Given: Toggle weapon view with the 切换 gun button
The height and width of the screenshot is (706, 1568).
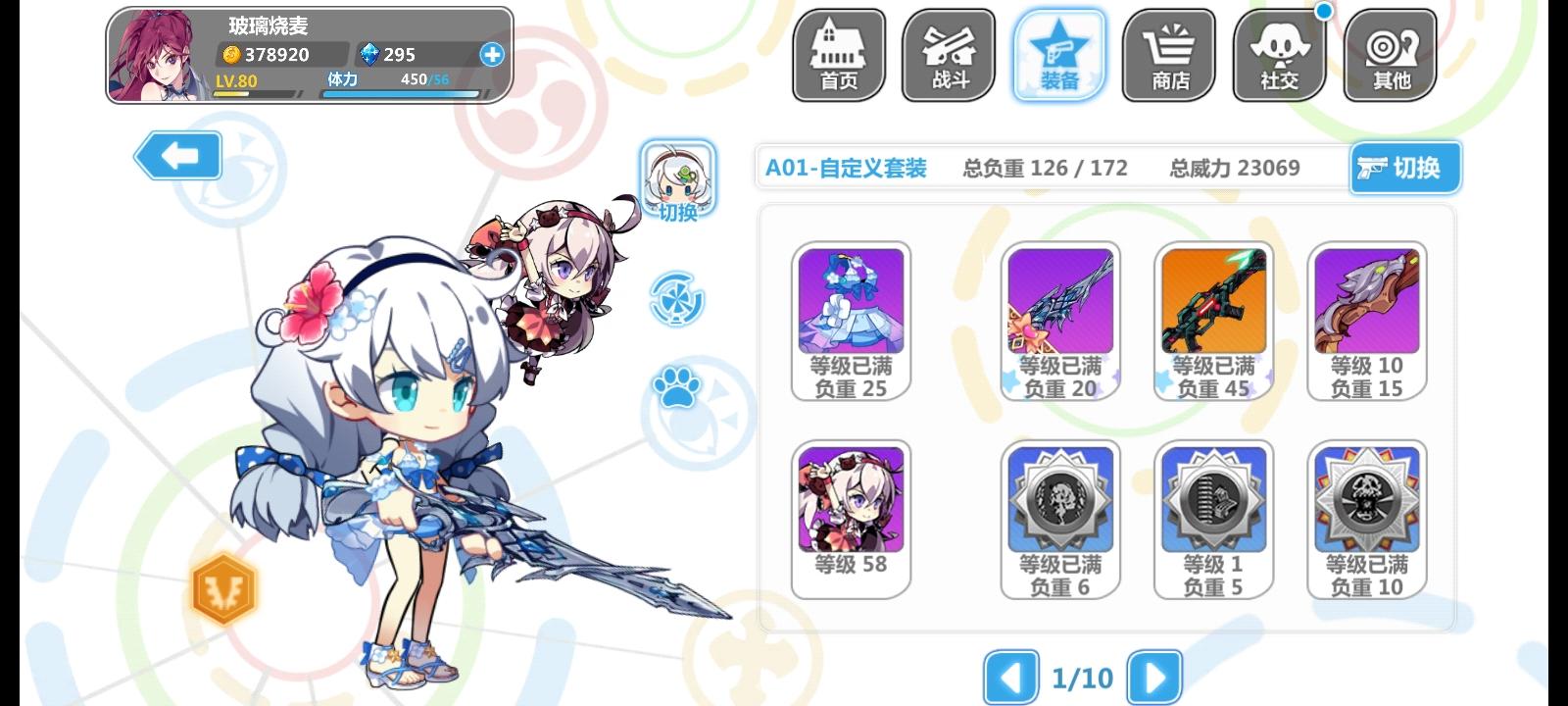Looking at the screenshot, I should coord(1405,168).
